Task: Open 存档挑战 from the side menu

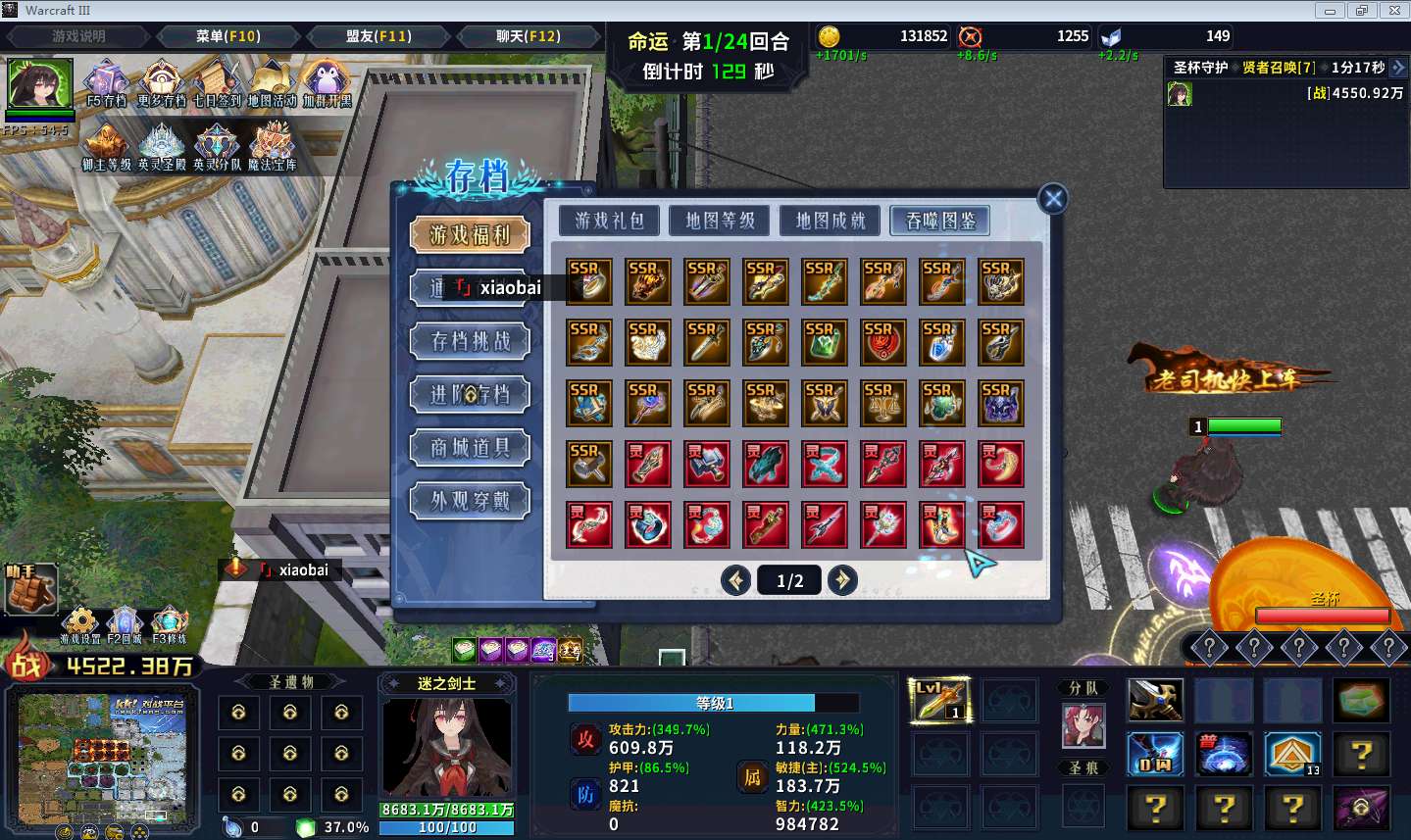Action: [x=471, y=341]
